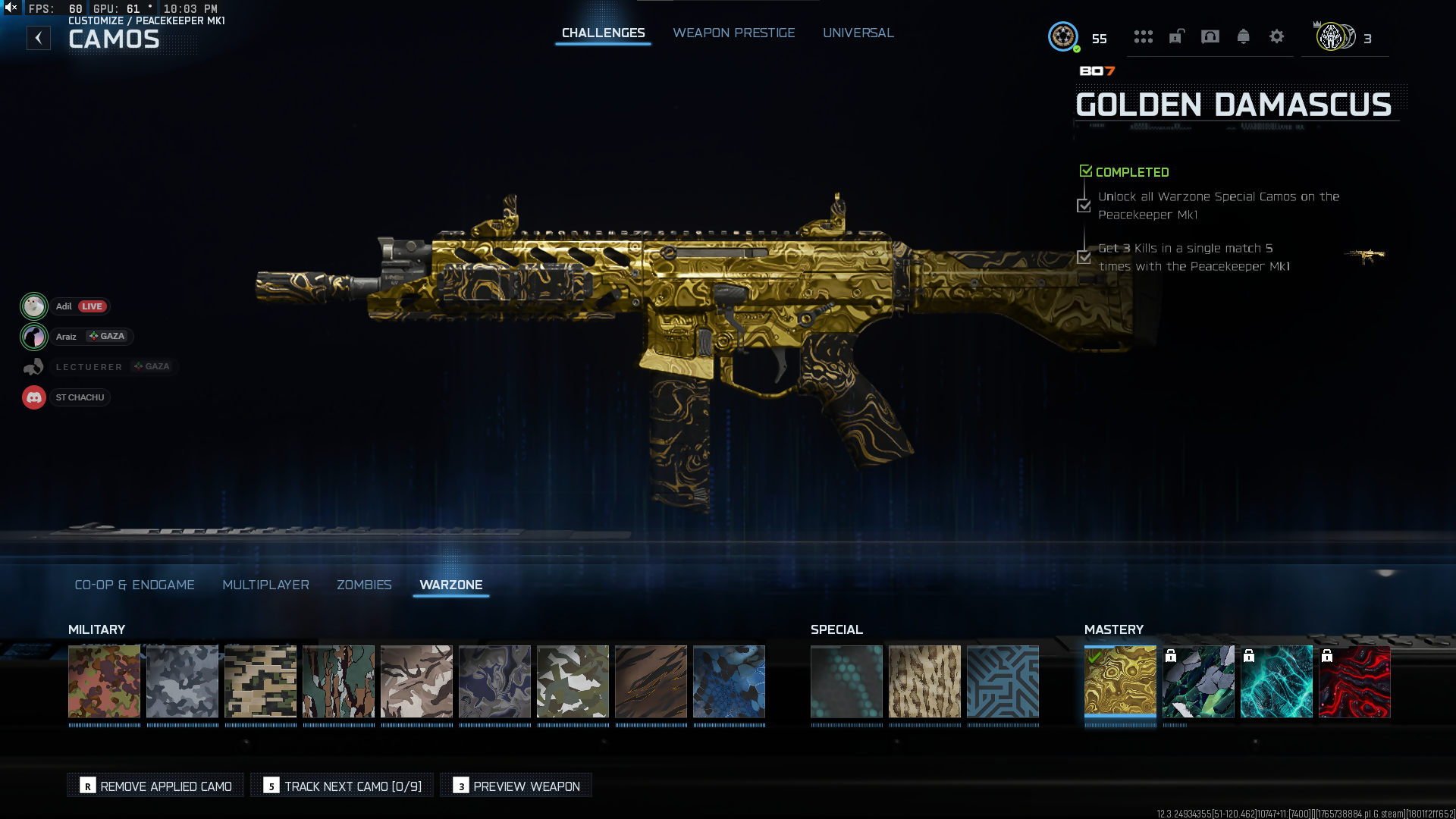Open the nine-dot grid menu

[x=1143, y=36]
